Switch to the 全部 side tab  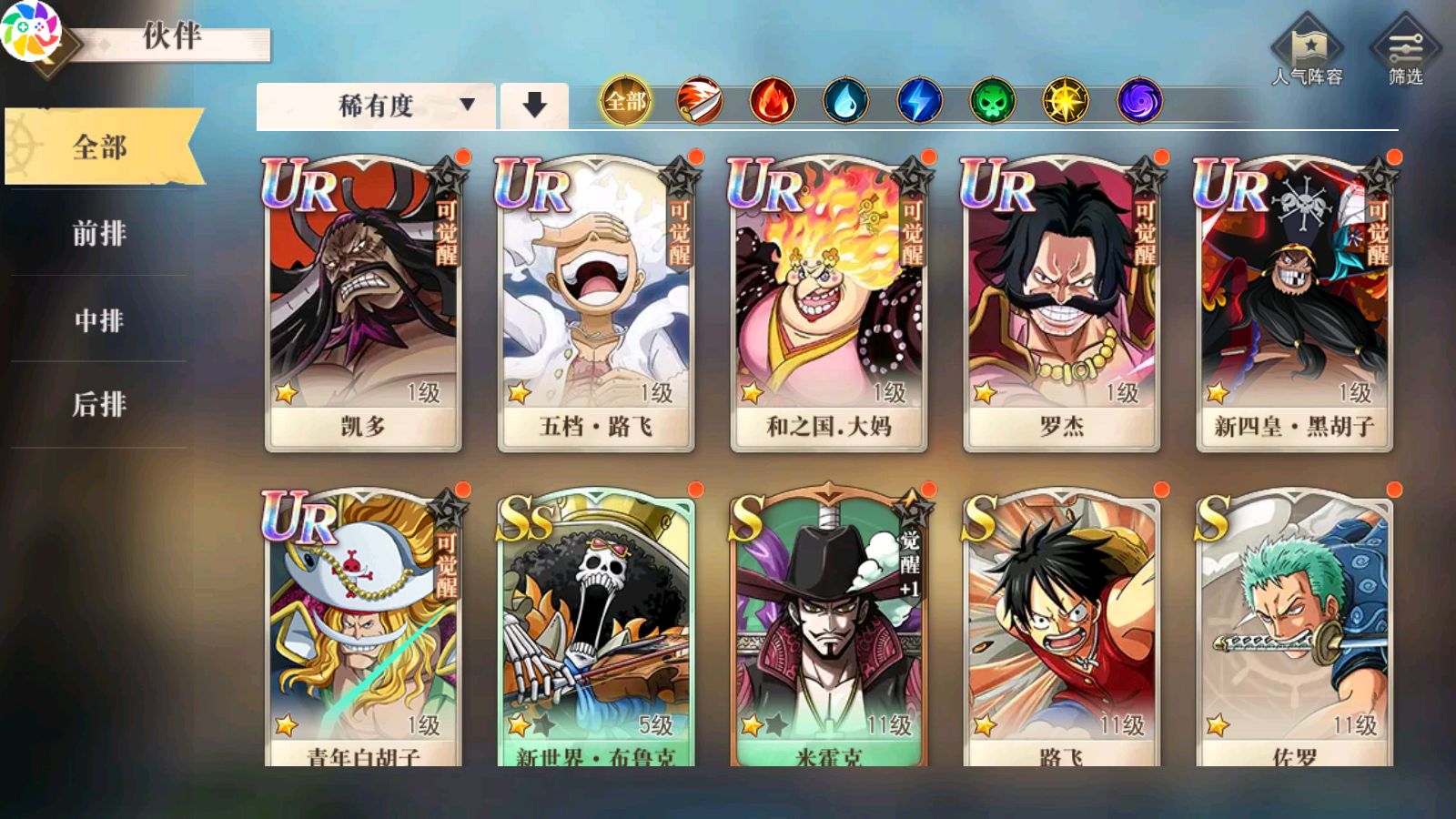(x=100, y=147)
